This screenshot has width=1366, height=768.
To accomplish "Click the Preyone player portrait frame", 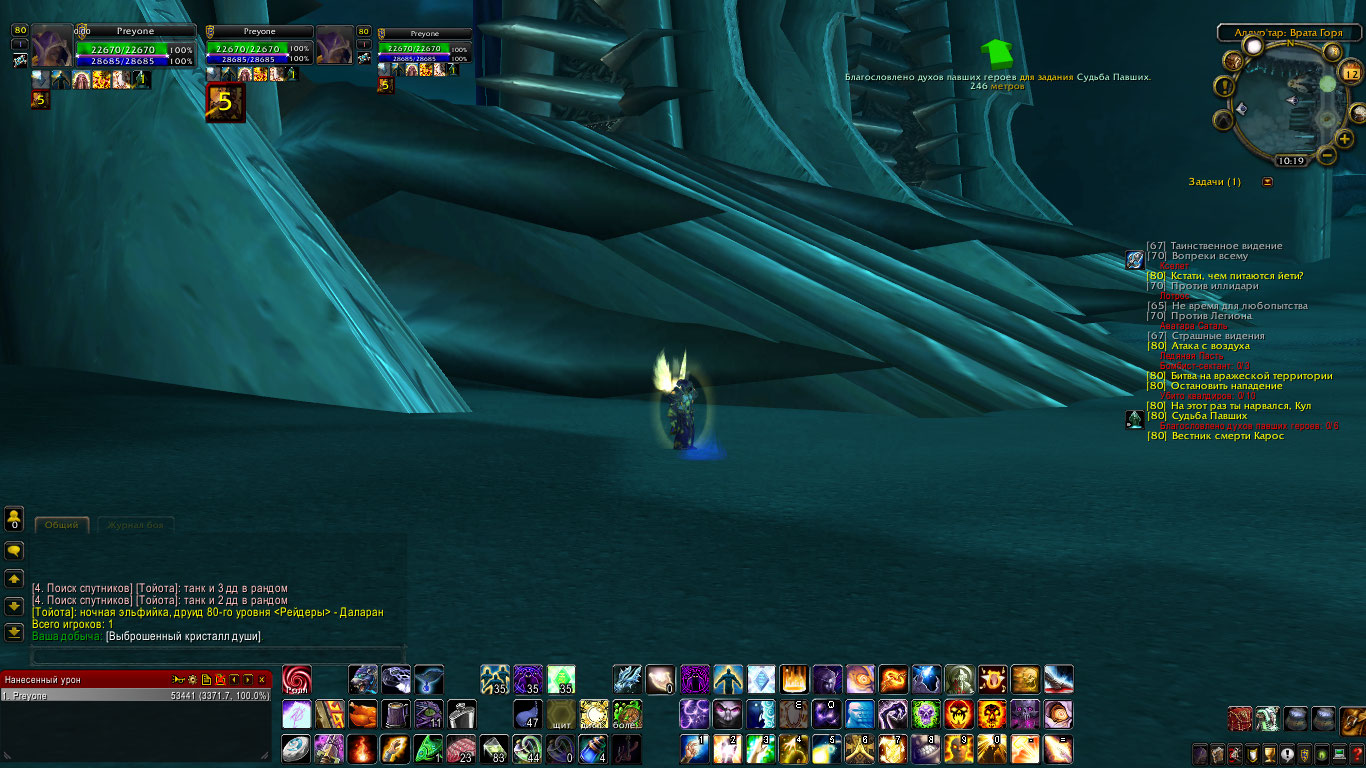I will (52, 46).
